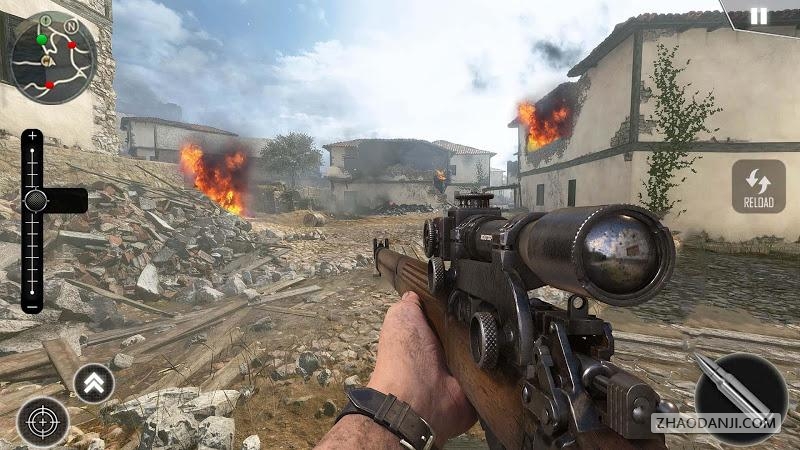
Task: Tap the double chevron stance button
Action: tap(95, 383)
